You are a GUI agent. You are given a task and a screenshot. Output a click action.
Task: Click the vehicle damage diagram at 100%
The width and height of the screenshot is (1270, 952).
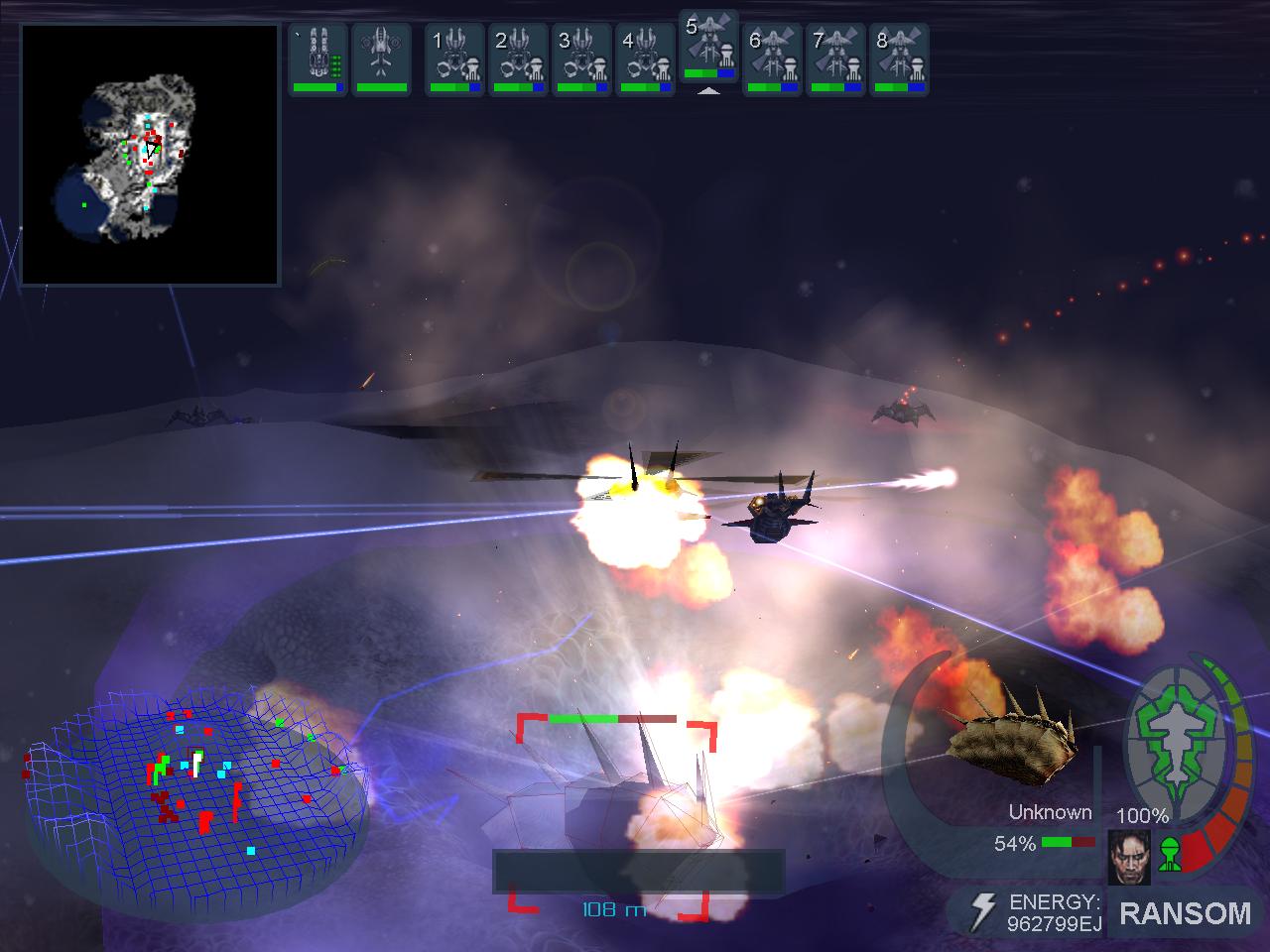(x=1176, y=744)
